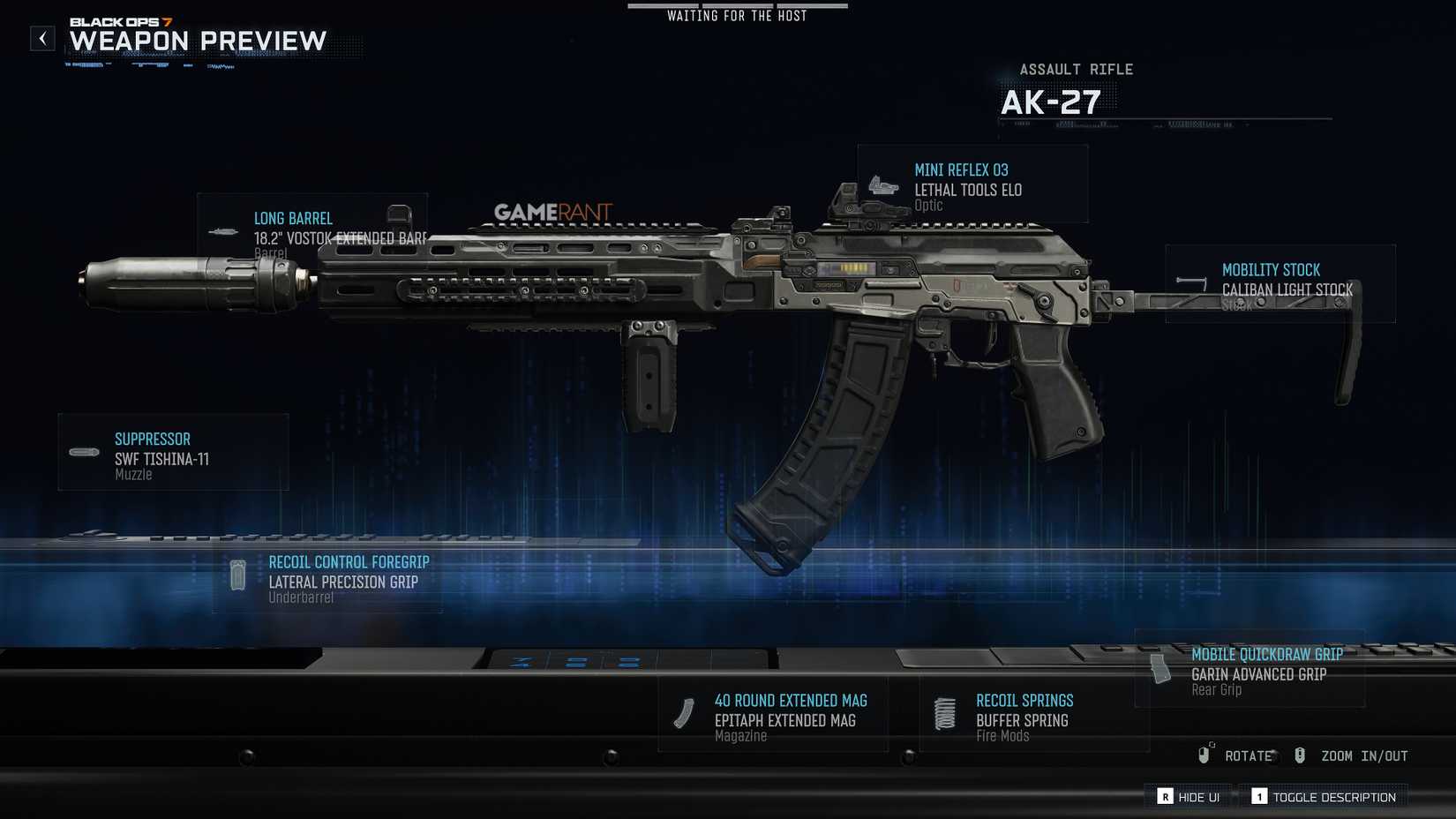
Task: Click the zoom in/out mouse icon
Action: point(1299,755)
